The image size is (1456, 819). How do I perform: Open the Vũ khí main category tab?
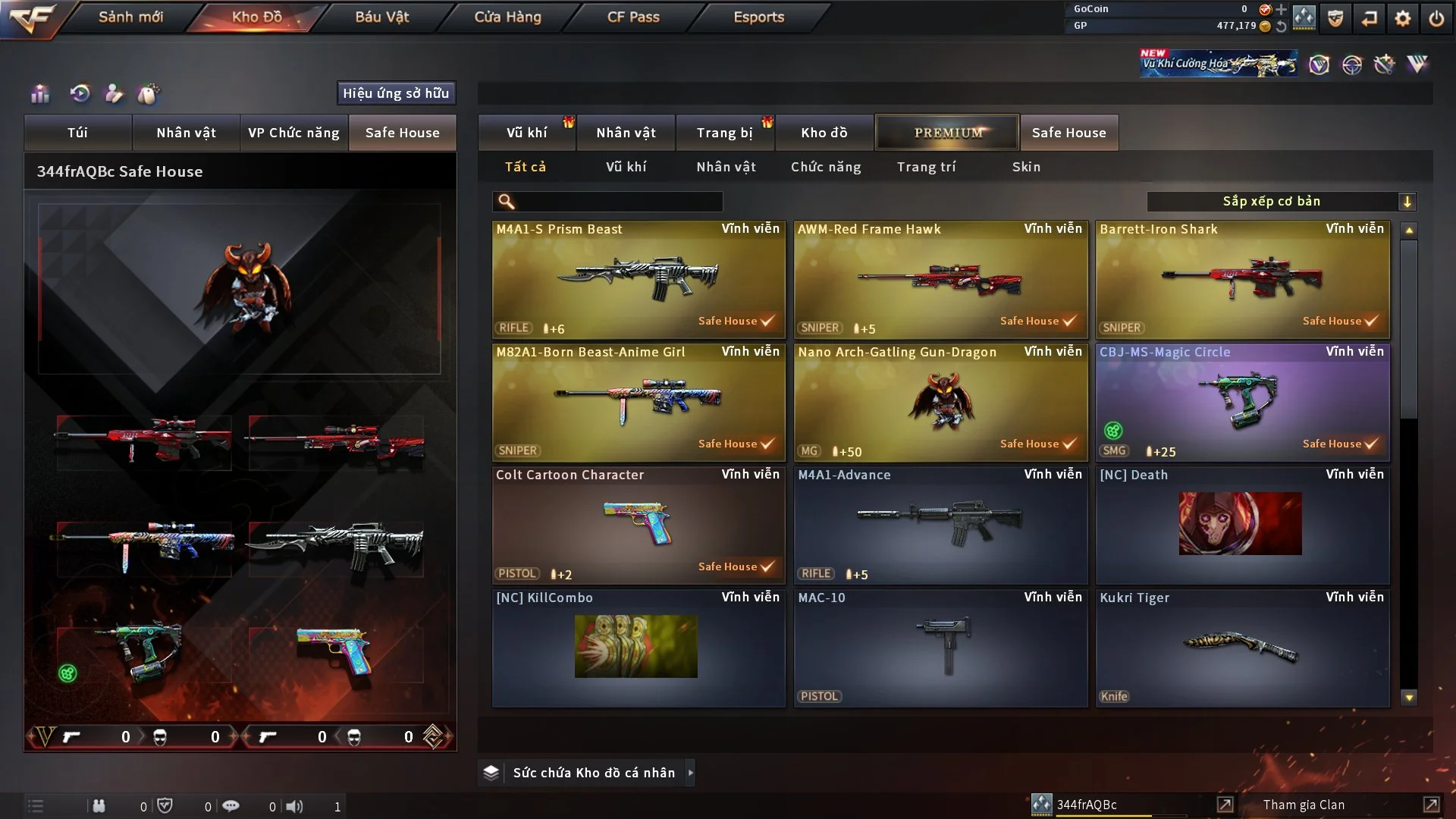(526, 133)
